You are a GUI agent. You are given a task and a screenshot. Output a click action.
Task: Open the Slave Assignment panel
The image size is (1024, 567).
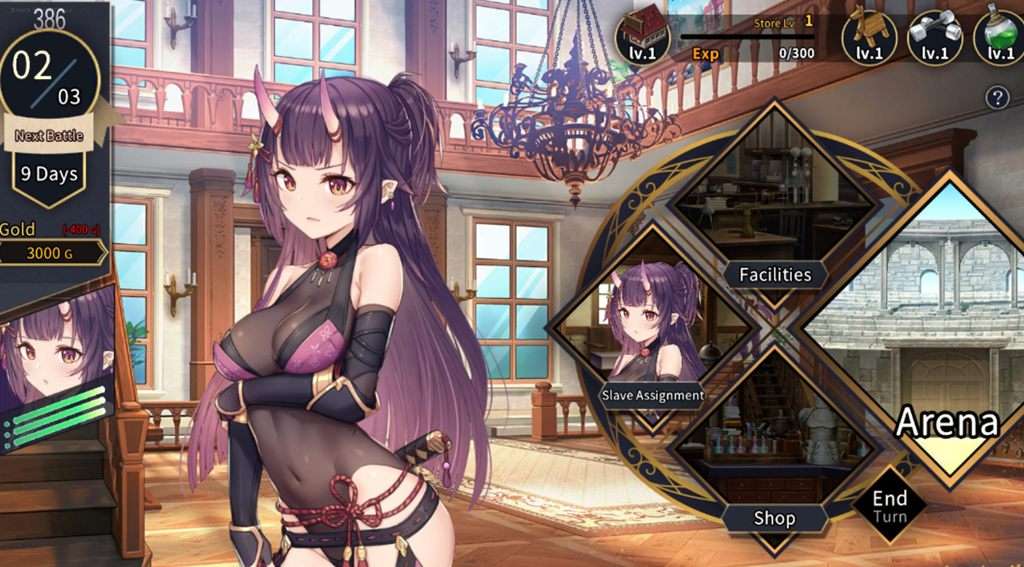pyautogui.click(x=652, y=395)
